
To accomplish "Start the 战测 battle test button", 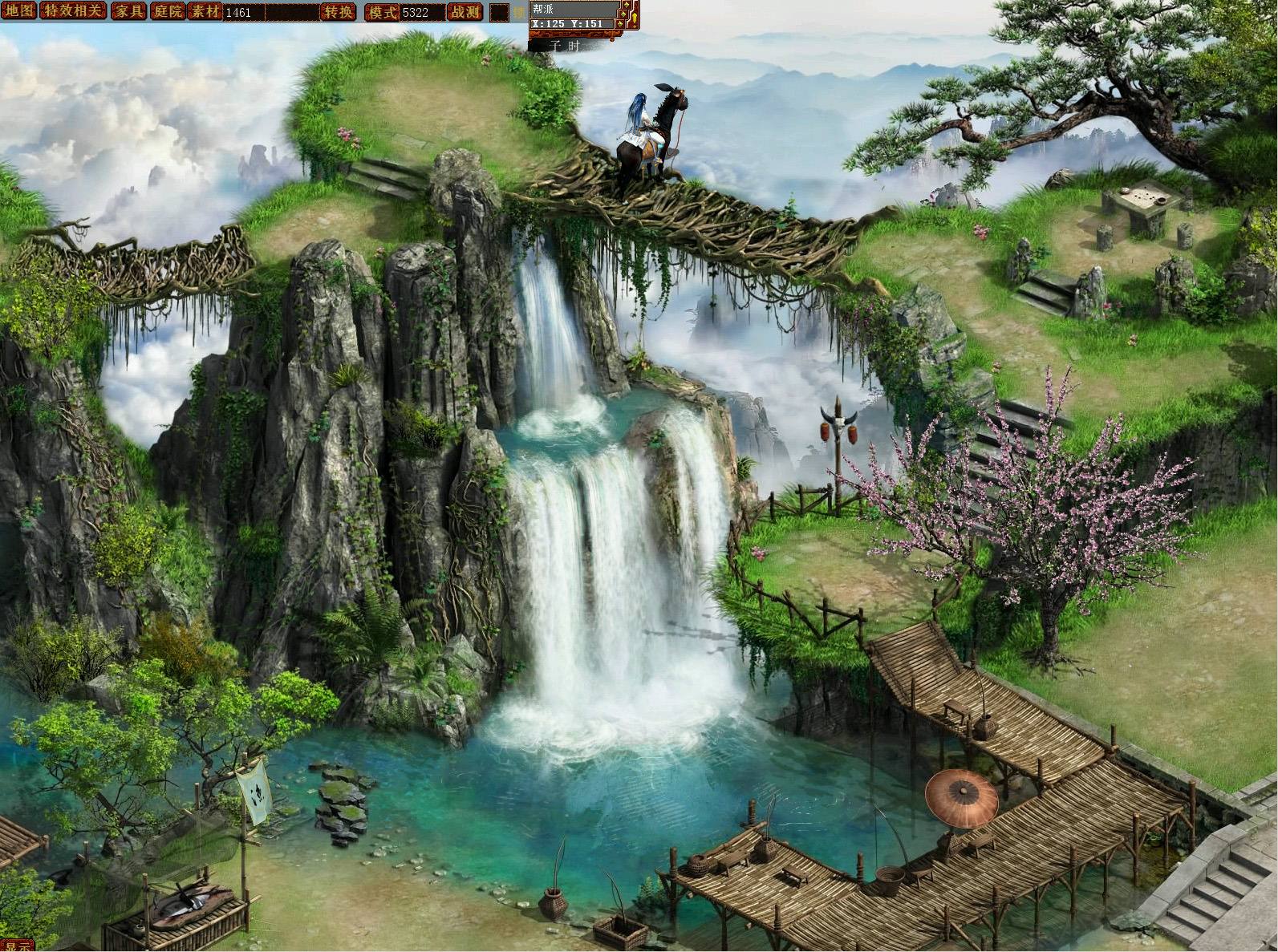I will pos(465,12).
